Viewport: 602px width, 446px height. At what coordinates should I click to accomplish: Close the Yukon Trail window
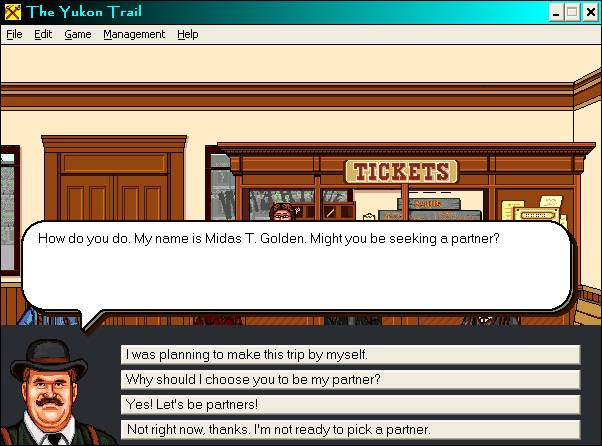pyautogui.click(x=590, y=12)
